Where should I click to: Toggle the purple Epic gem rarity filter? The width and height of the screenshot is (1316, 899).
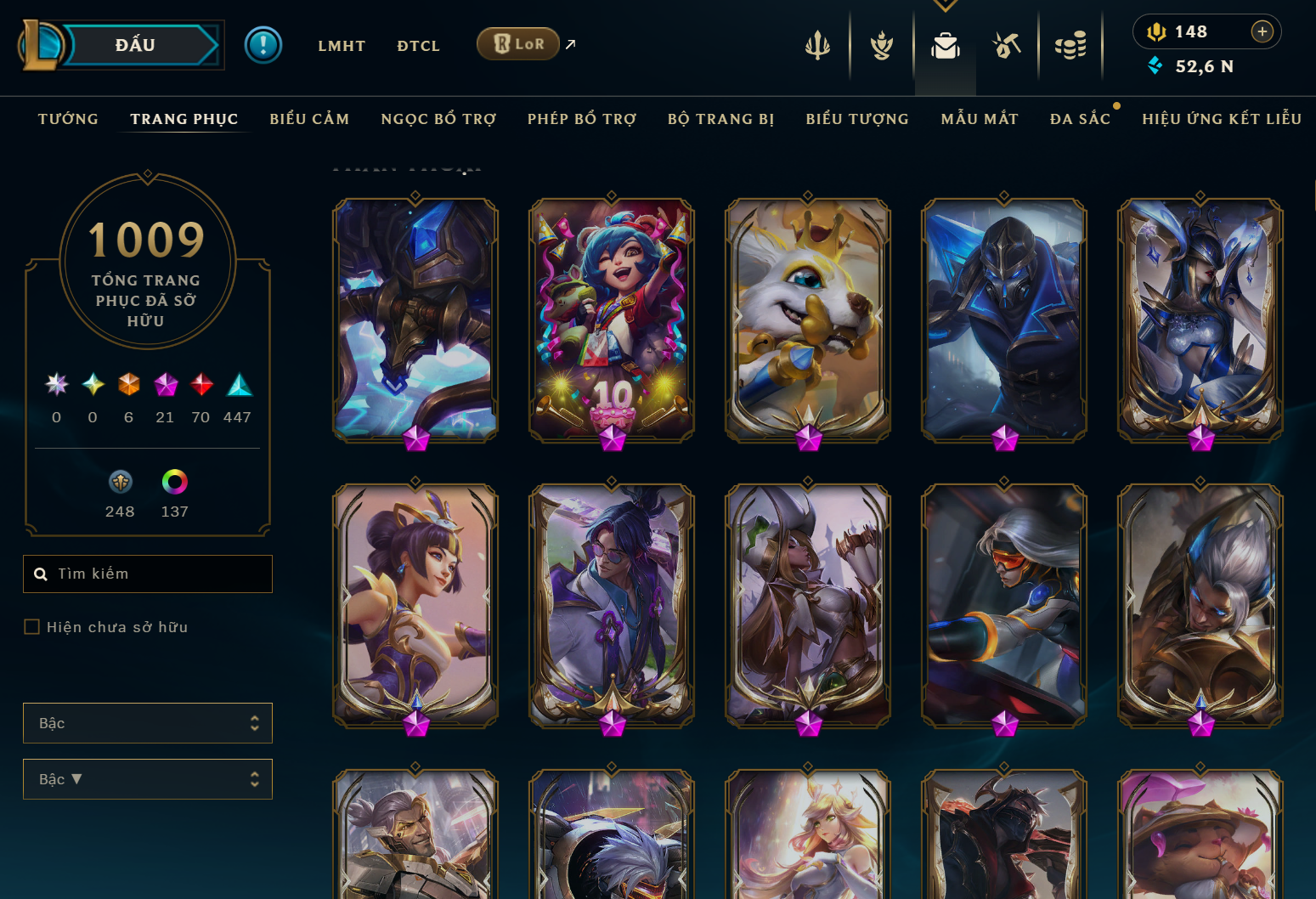point(165,385)
